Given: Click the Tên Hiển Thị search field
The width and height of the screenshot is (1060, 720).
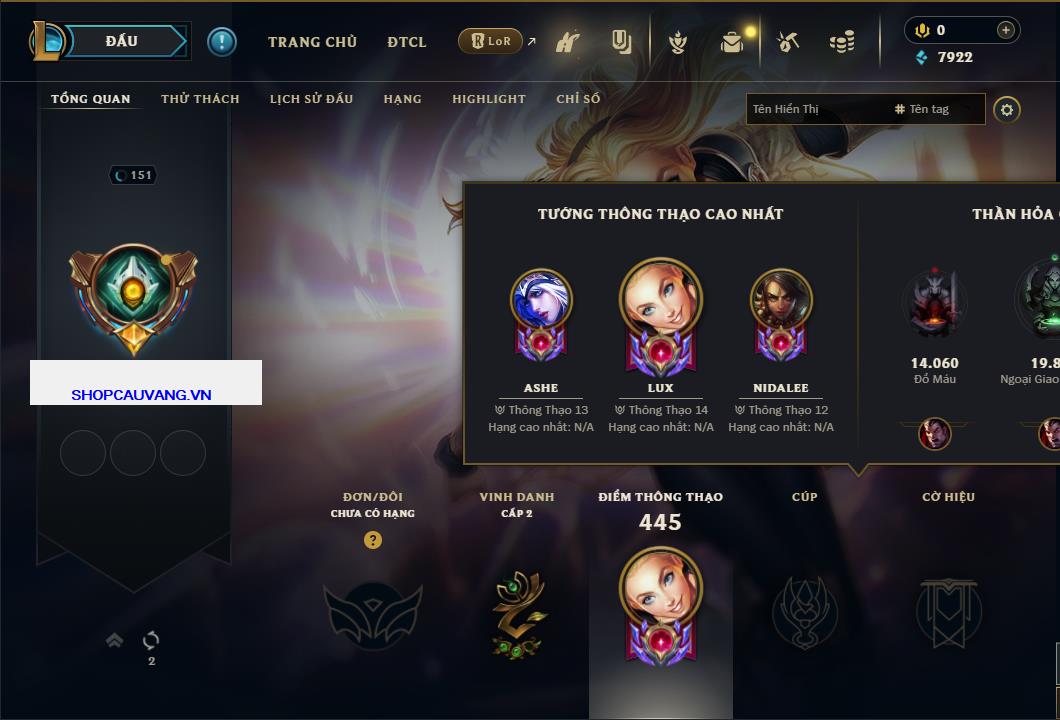Looking at the screenshot, I should click(815, 109).
